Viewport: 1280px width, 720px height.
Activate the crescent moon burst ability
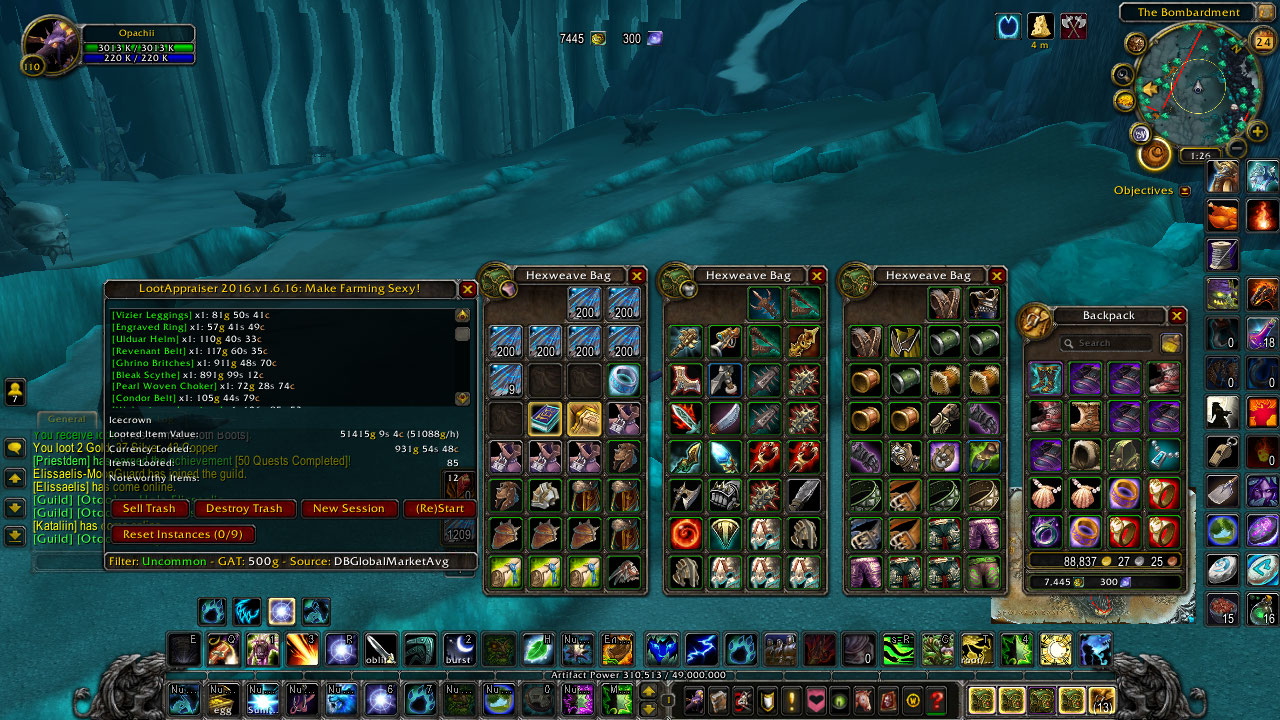tap(459, 650)
